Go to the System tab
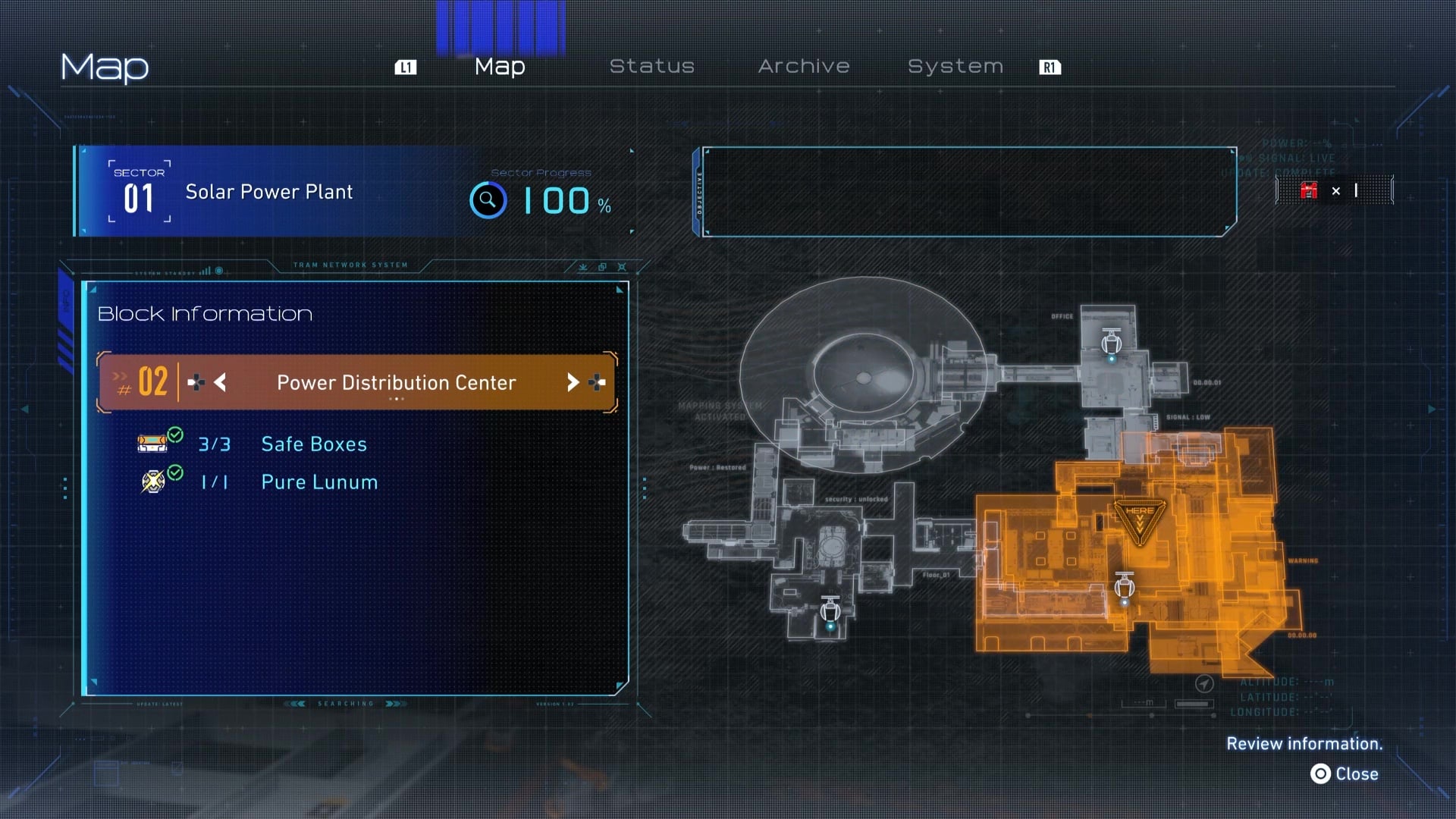The height and width of the screenshot is (819, 1456). click(x=955, y=67)
